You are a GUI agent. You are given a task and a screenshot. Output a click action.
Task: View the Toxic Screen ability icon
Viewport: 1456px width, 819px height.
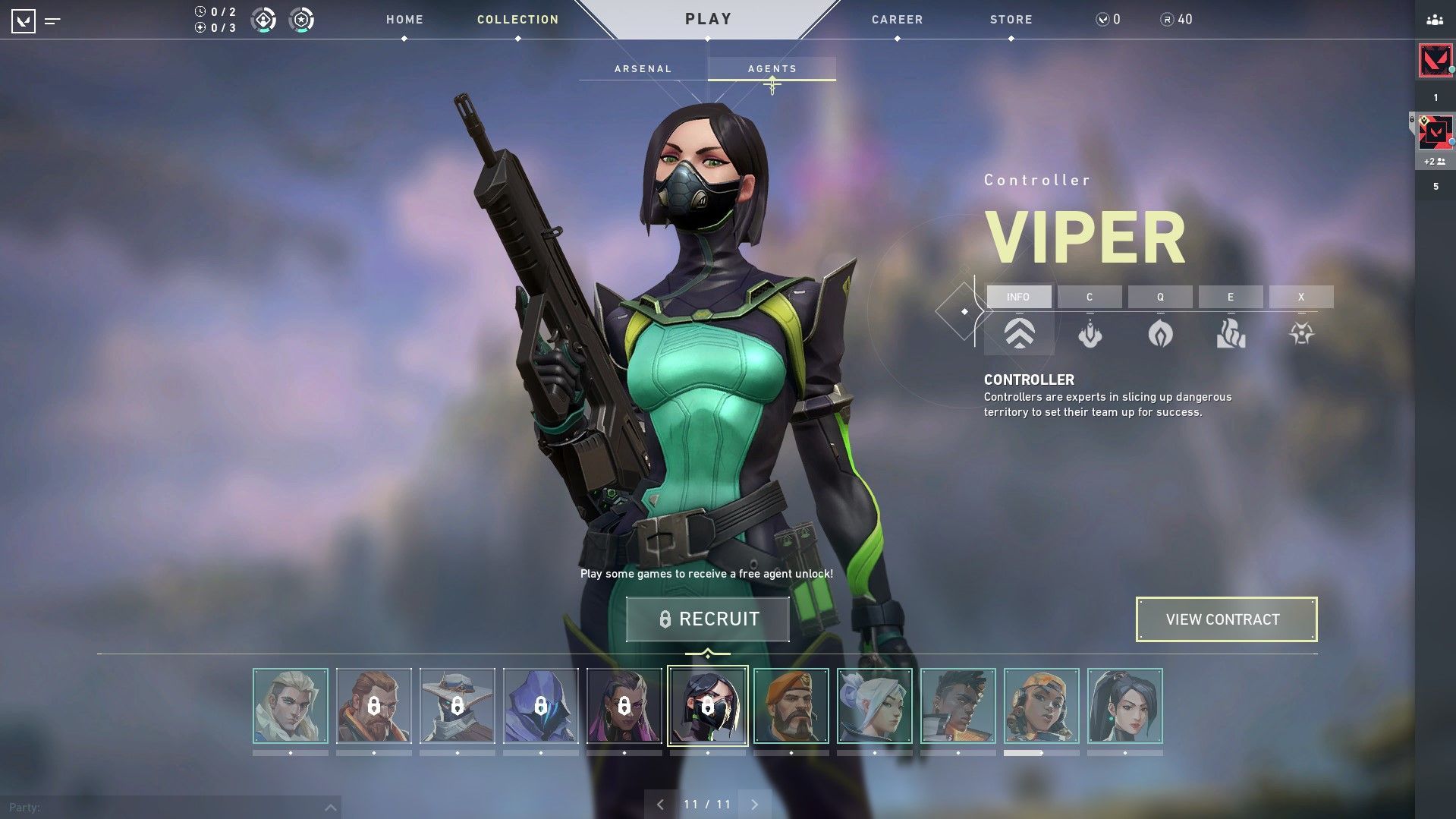coord(1230,334)
